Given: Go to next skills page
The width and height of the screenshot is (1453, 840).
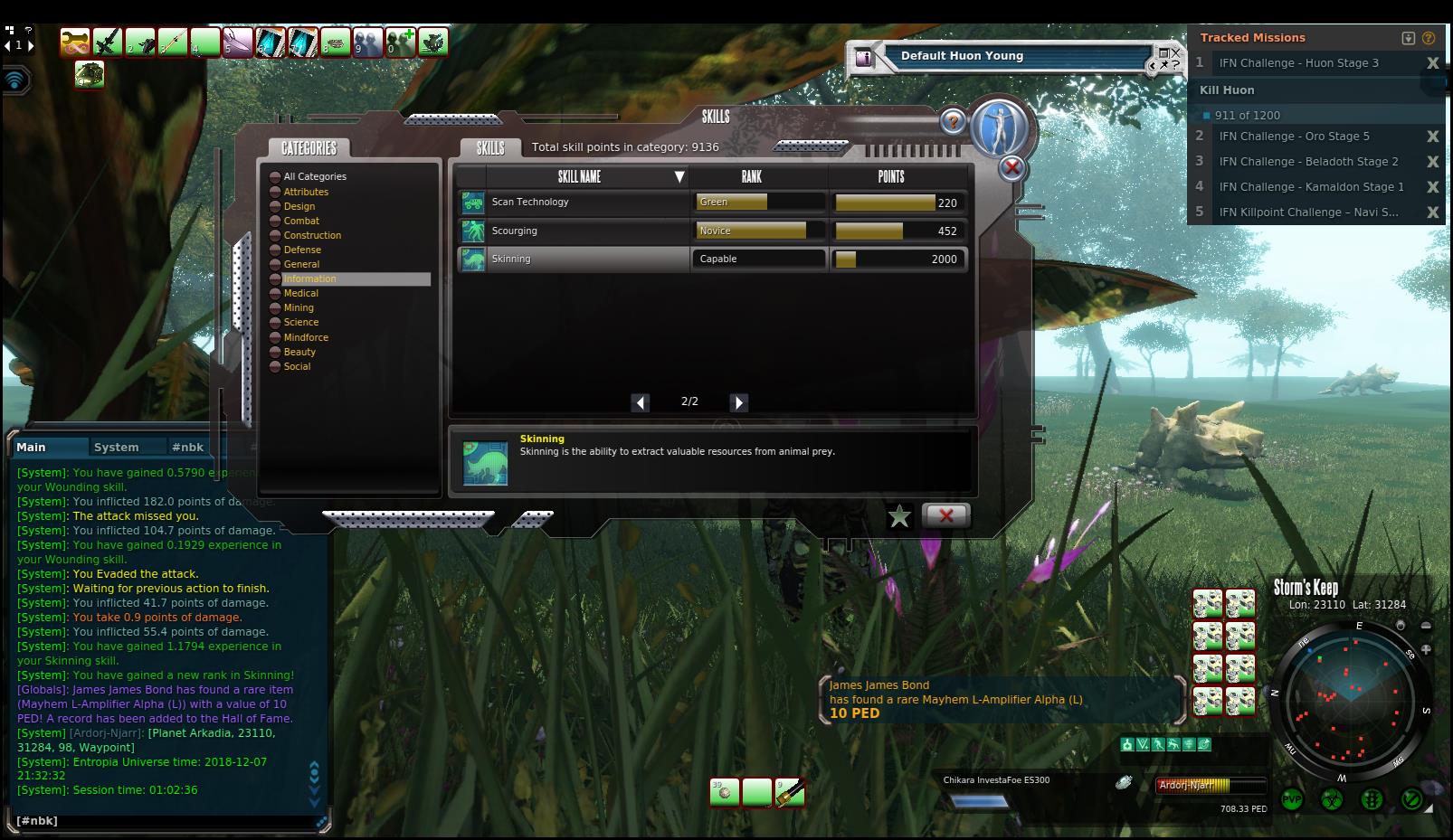Looking at the screenshot, I should tap(739, 402).
